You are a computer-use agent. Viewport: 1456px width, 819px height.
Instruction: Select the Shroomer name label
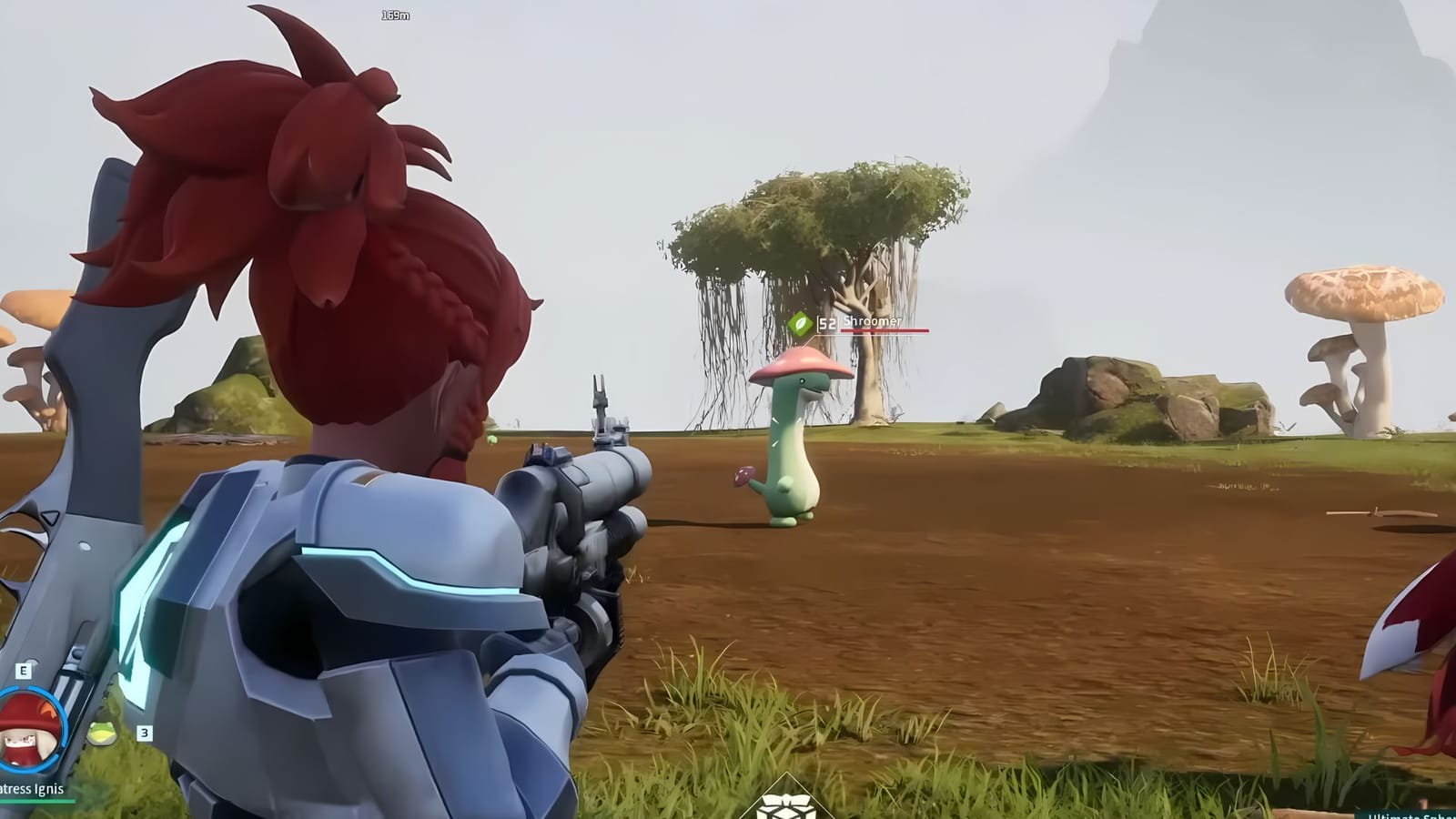coord(872,320)
